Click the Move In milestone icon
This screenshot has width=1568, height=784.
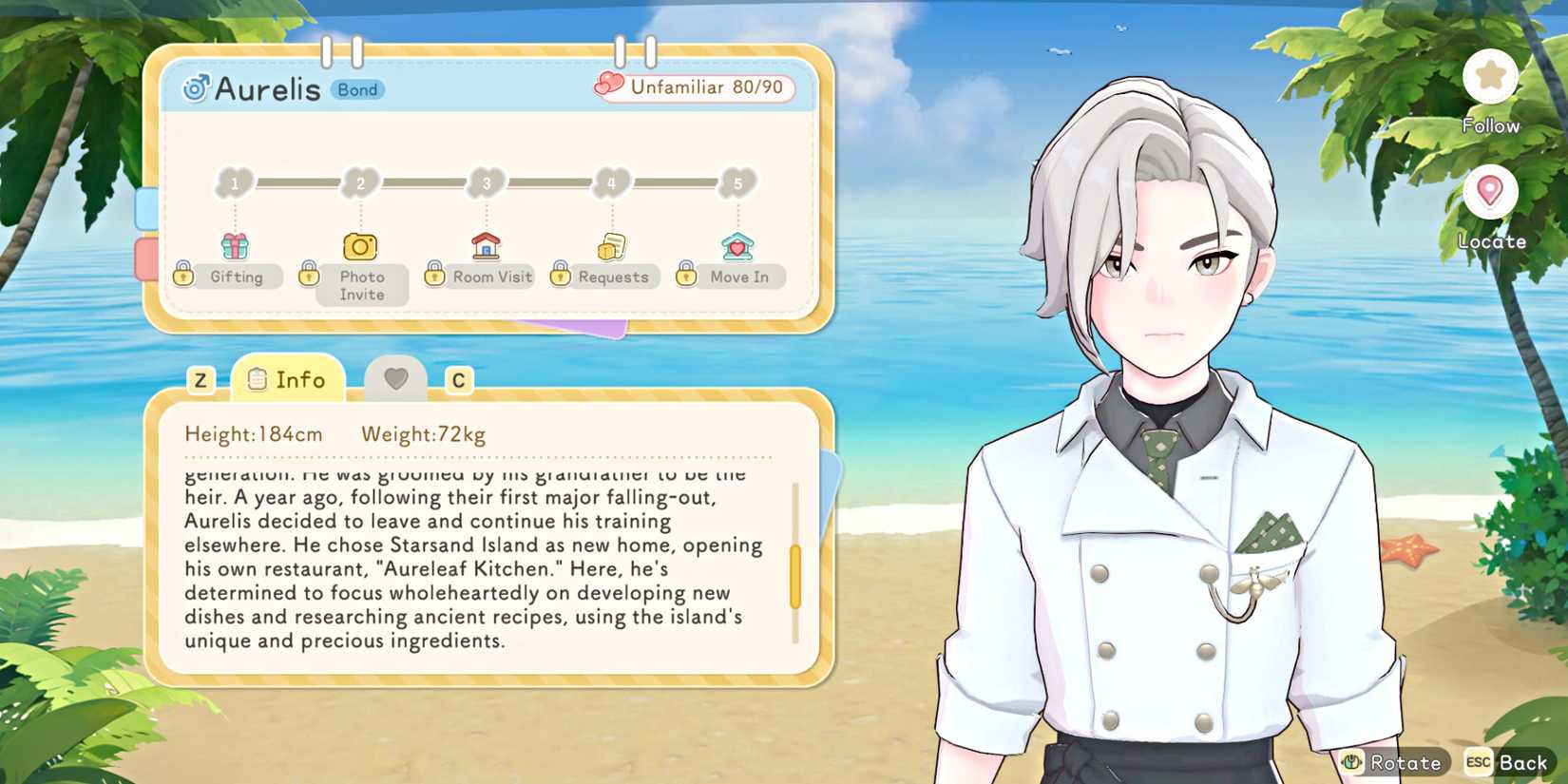pyautogui.click(x=739, y=247)
